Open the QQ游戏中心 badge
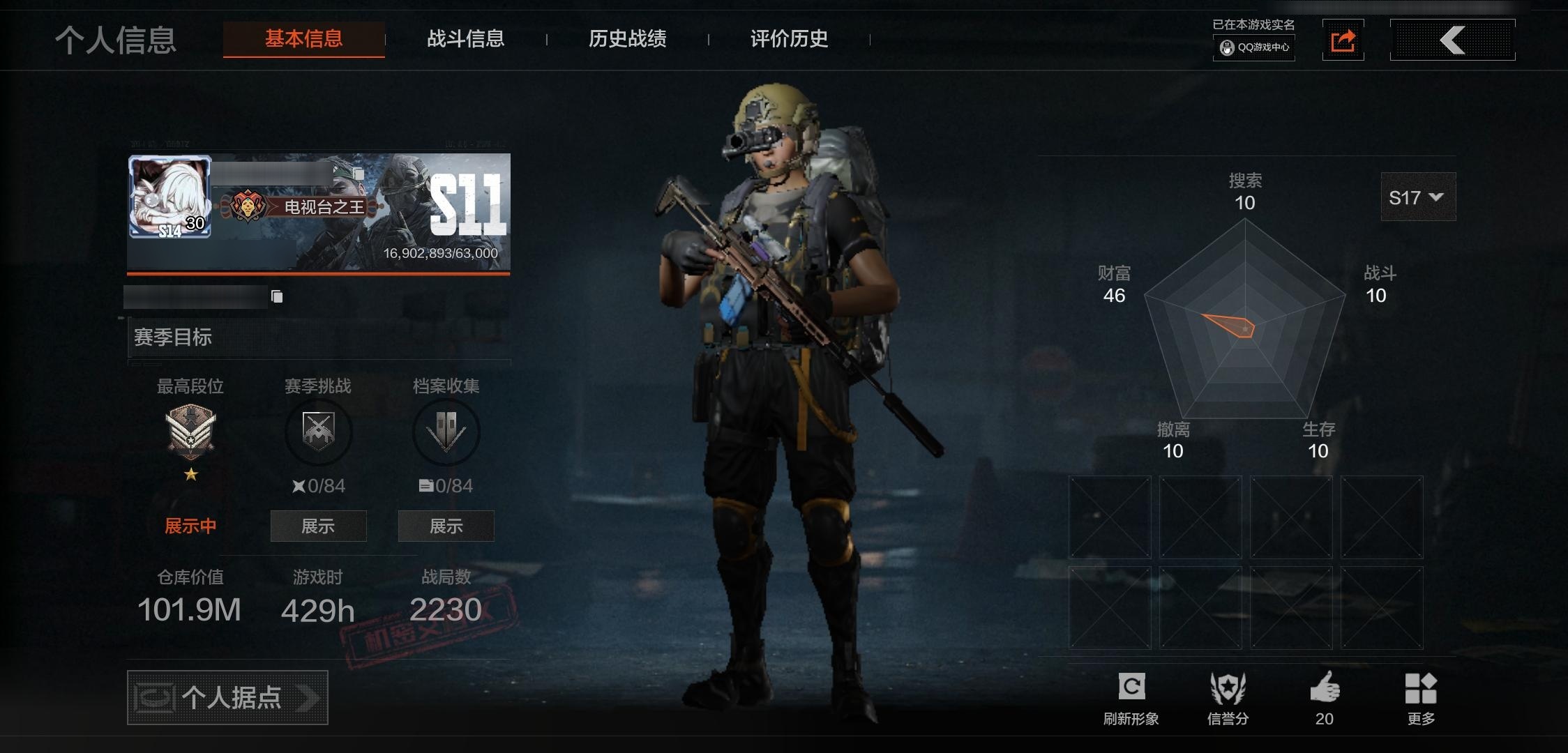The width and height of the screenshot is (1568, 753). [x=1254, y=47]
